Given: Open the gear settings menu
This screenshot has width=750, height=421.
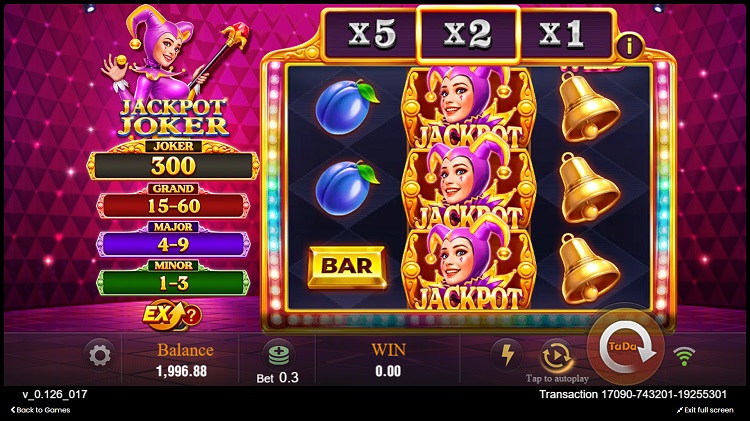Looking at the screenshot, I should [99, 355].
